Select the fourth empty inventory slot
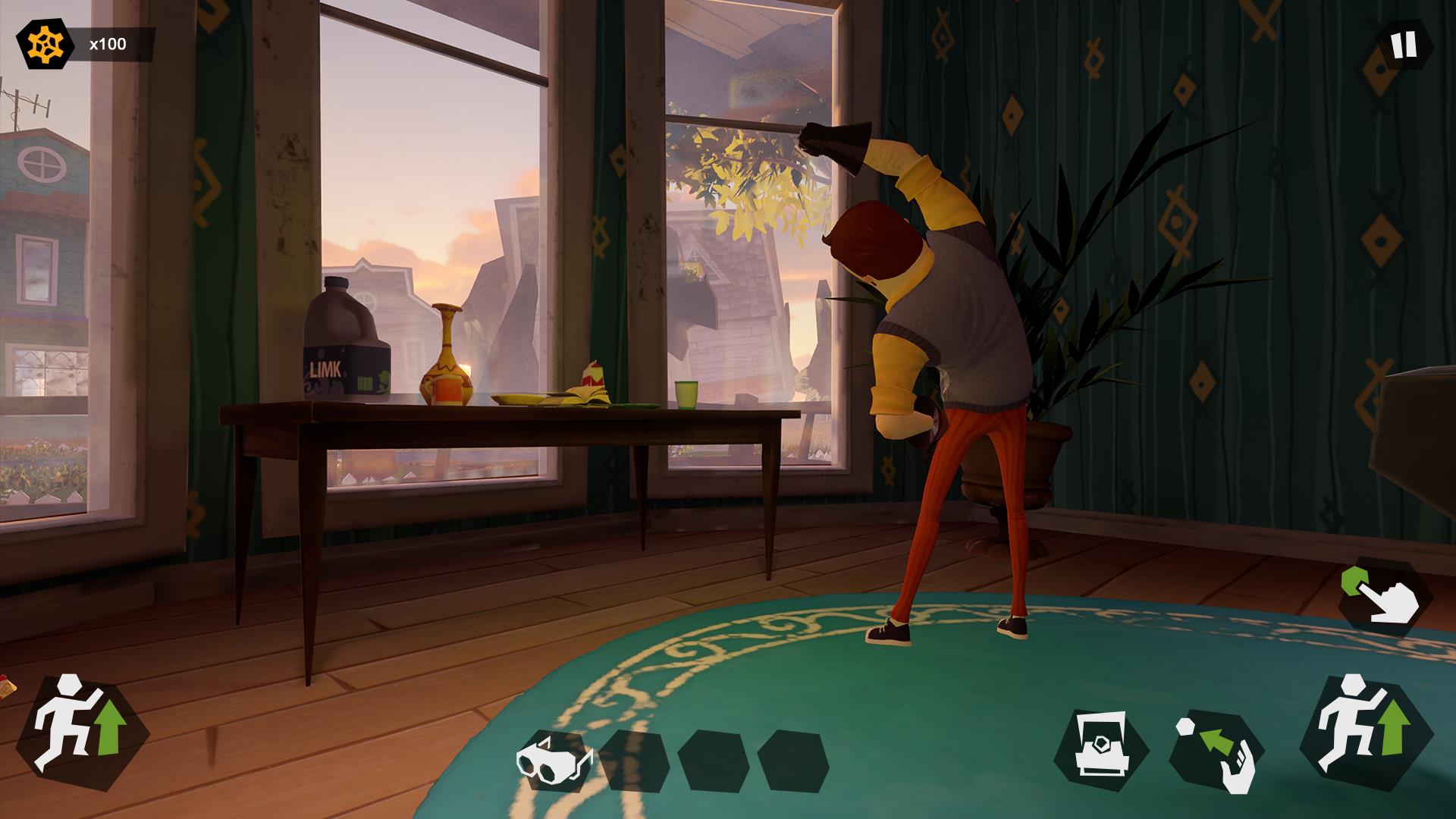Screen dimensions: 1456x819 click(x=792, y=758)
